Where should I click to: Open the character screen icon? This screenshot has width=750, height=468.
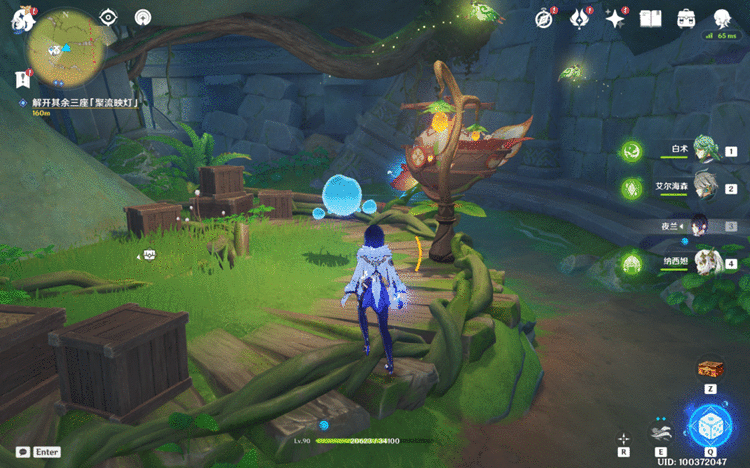pos(722,19)
